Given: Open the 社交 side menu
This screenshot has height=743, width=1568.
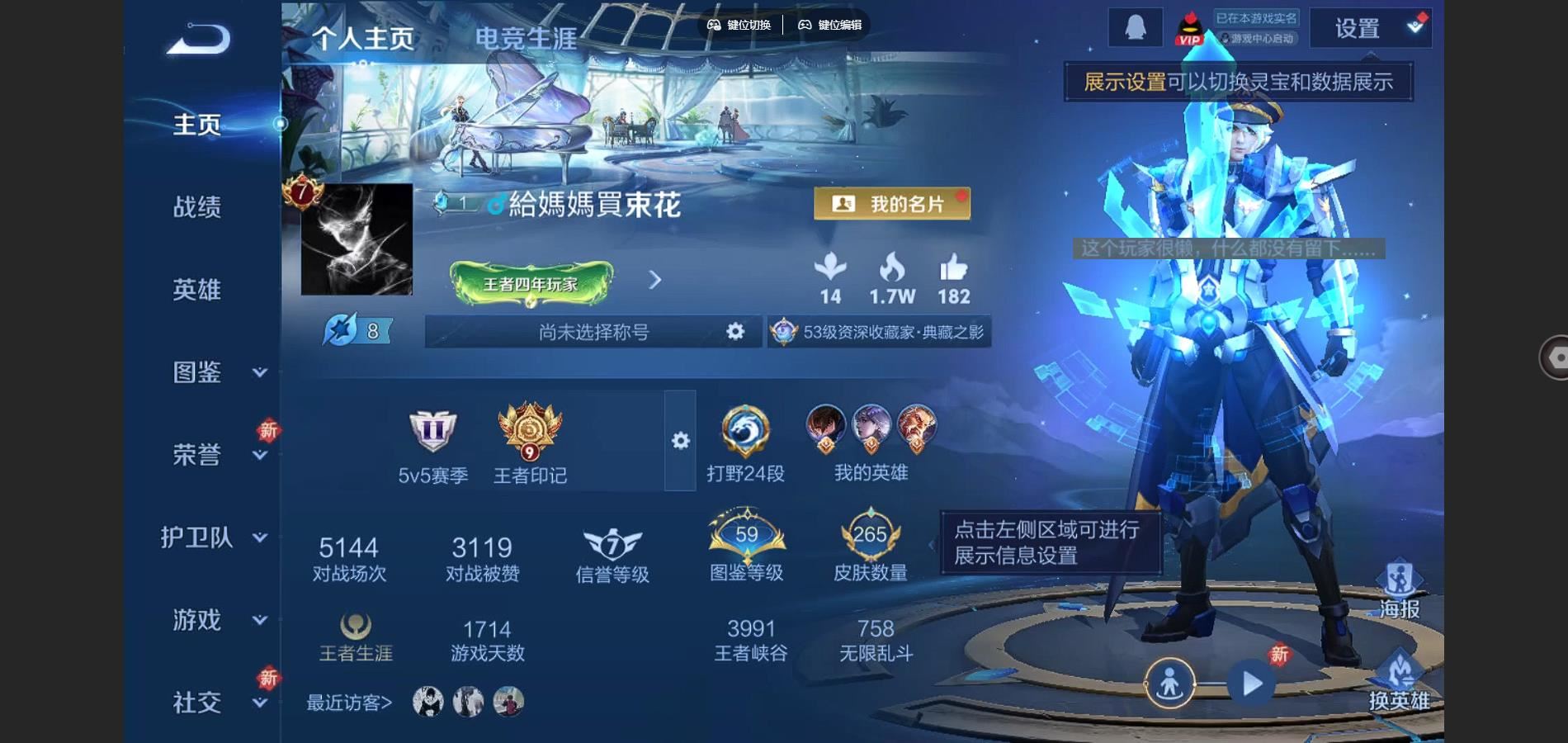Looking at the screenshot, I should [x=213, y=703].
